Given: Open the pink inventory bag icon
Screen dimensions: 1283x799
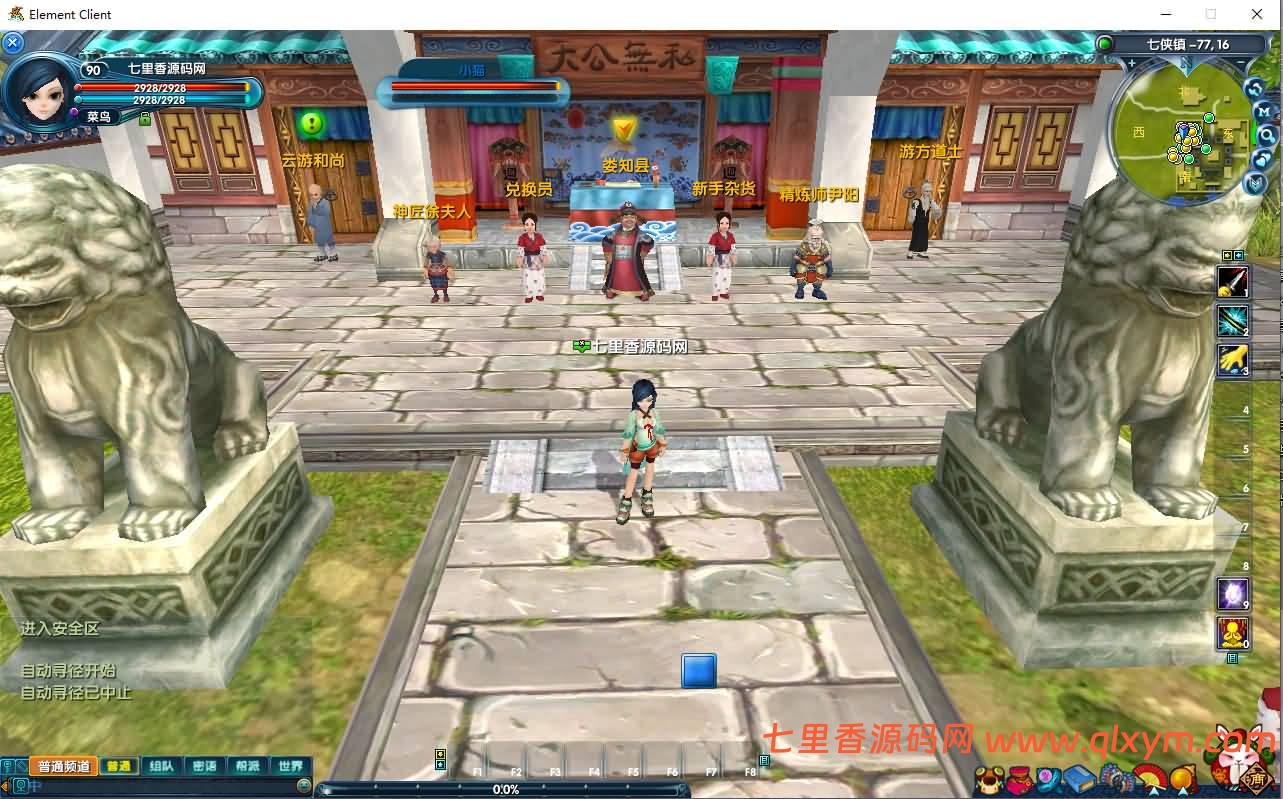Looking at the screenshot, I should click(1019, 779).
